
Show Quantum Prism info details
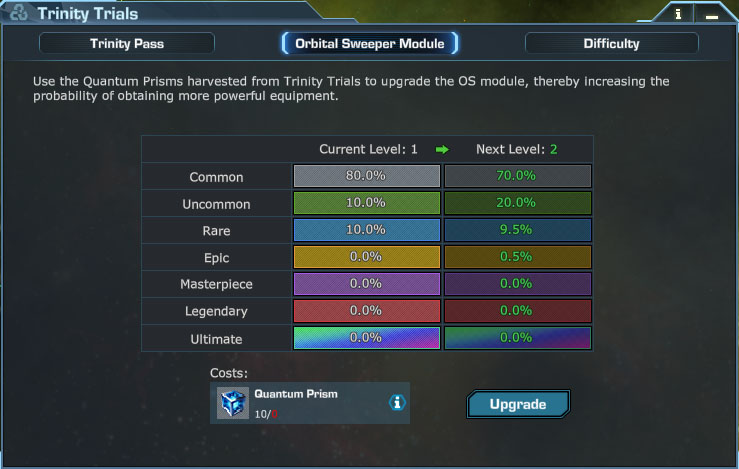coord(397,402)
